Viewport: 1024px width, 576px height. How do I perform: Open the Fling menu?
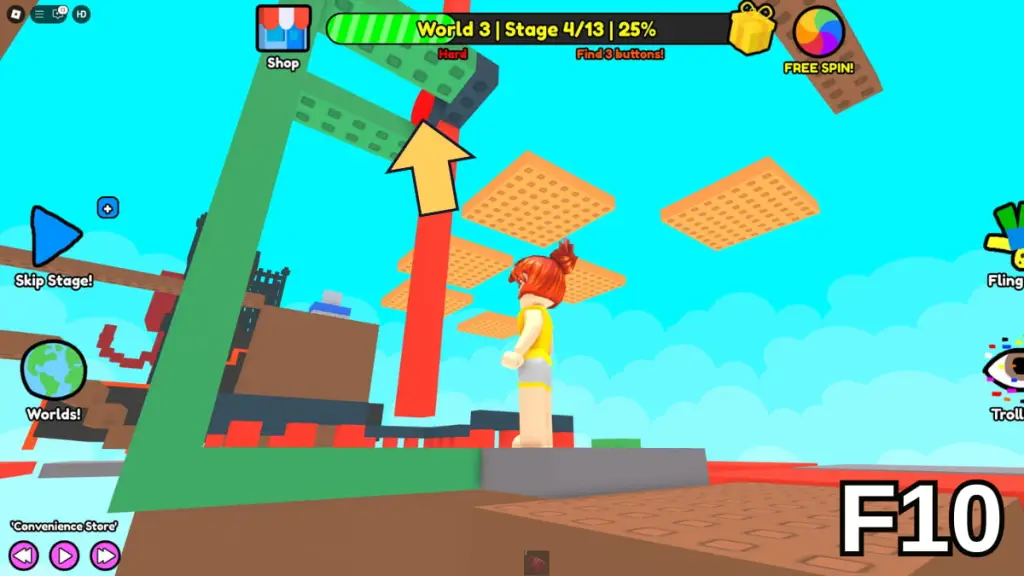pyautogui.click(x=1007, y=238)
